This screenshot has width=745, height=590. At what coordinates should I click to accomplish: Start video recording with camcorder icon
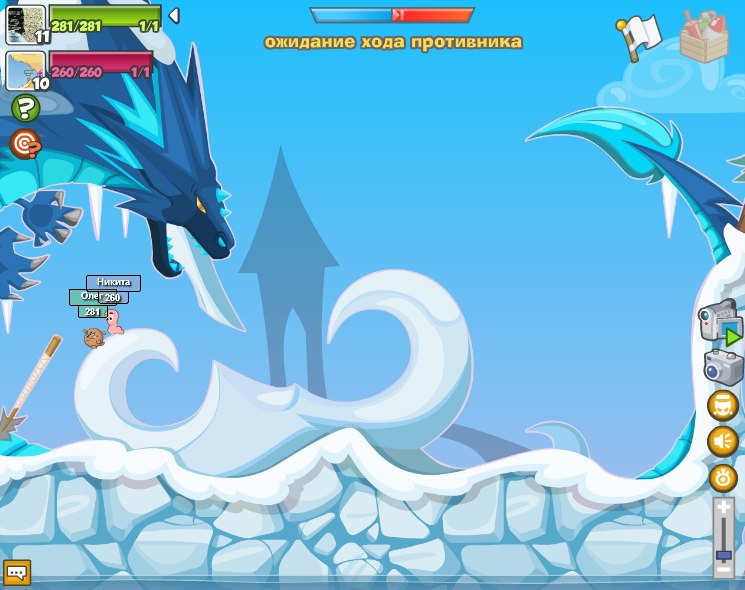coord(720,322)
